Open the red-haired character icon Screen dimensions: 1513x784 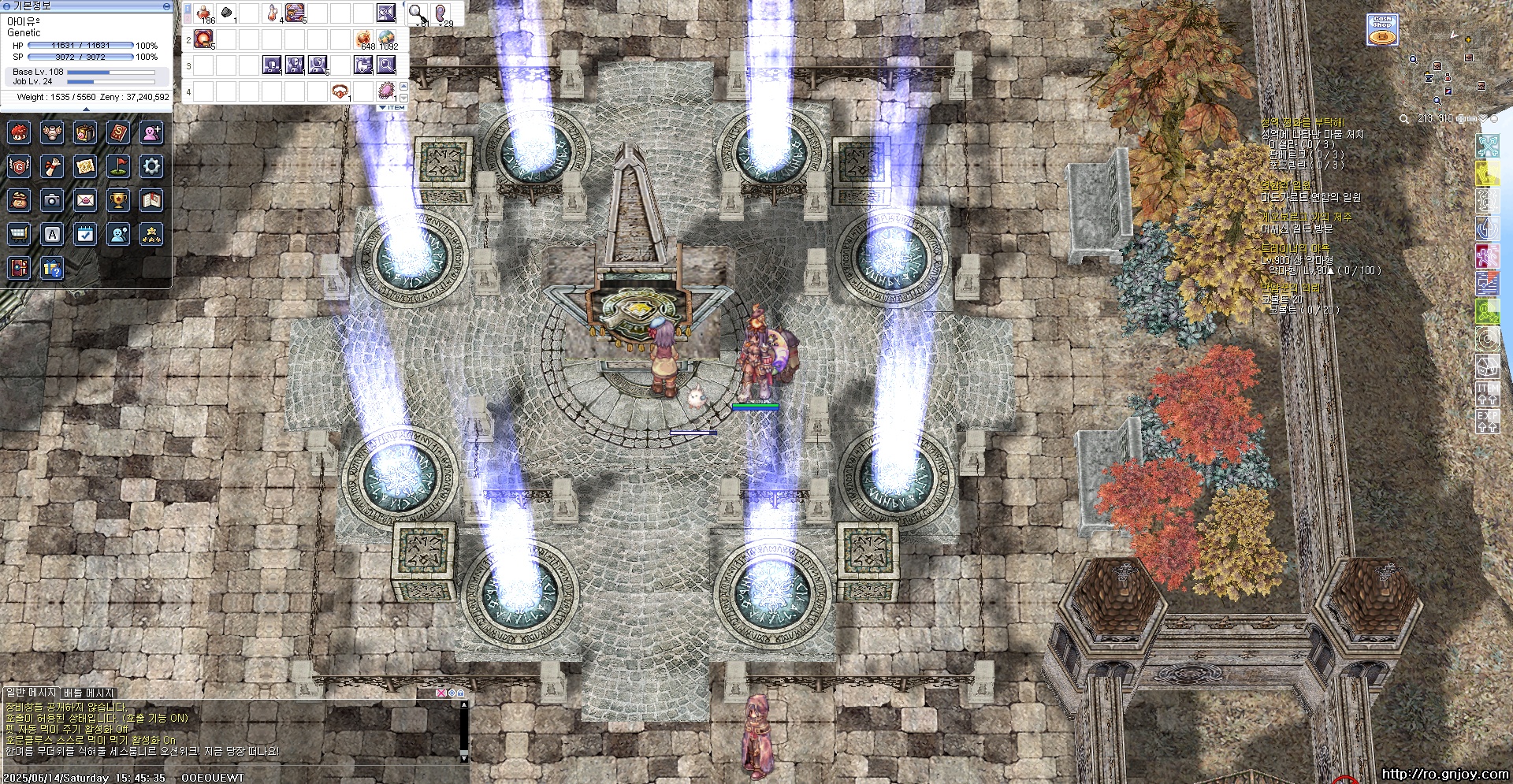19,132
